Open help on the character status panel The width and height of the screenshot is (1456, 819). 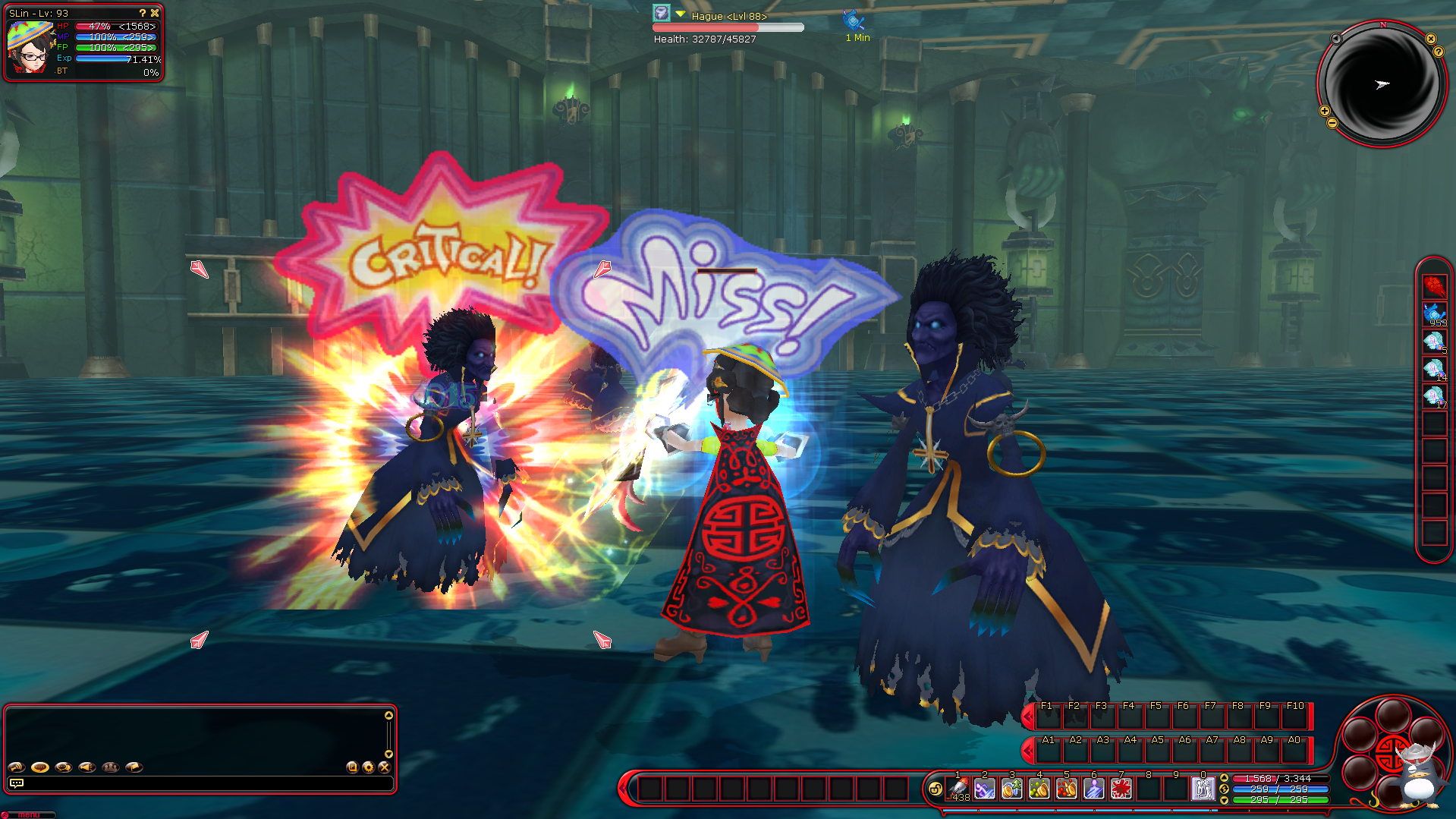click(142, 13)
